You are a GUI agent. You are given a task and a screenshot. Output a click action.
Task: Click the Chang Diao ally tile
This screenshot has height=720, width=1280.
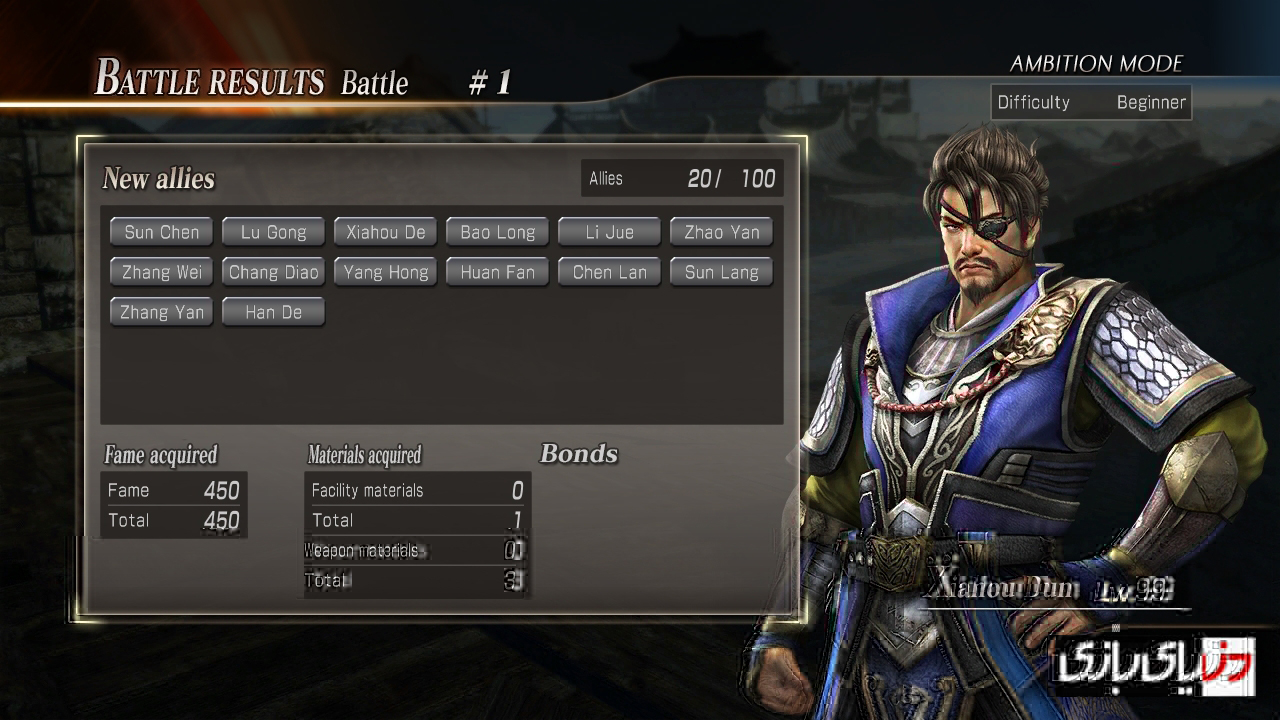click(x=273, y=272)
